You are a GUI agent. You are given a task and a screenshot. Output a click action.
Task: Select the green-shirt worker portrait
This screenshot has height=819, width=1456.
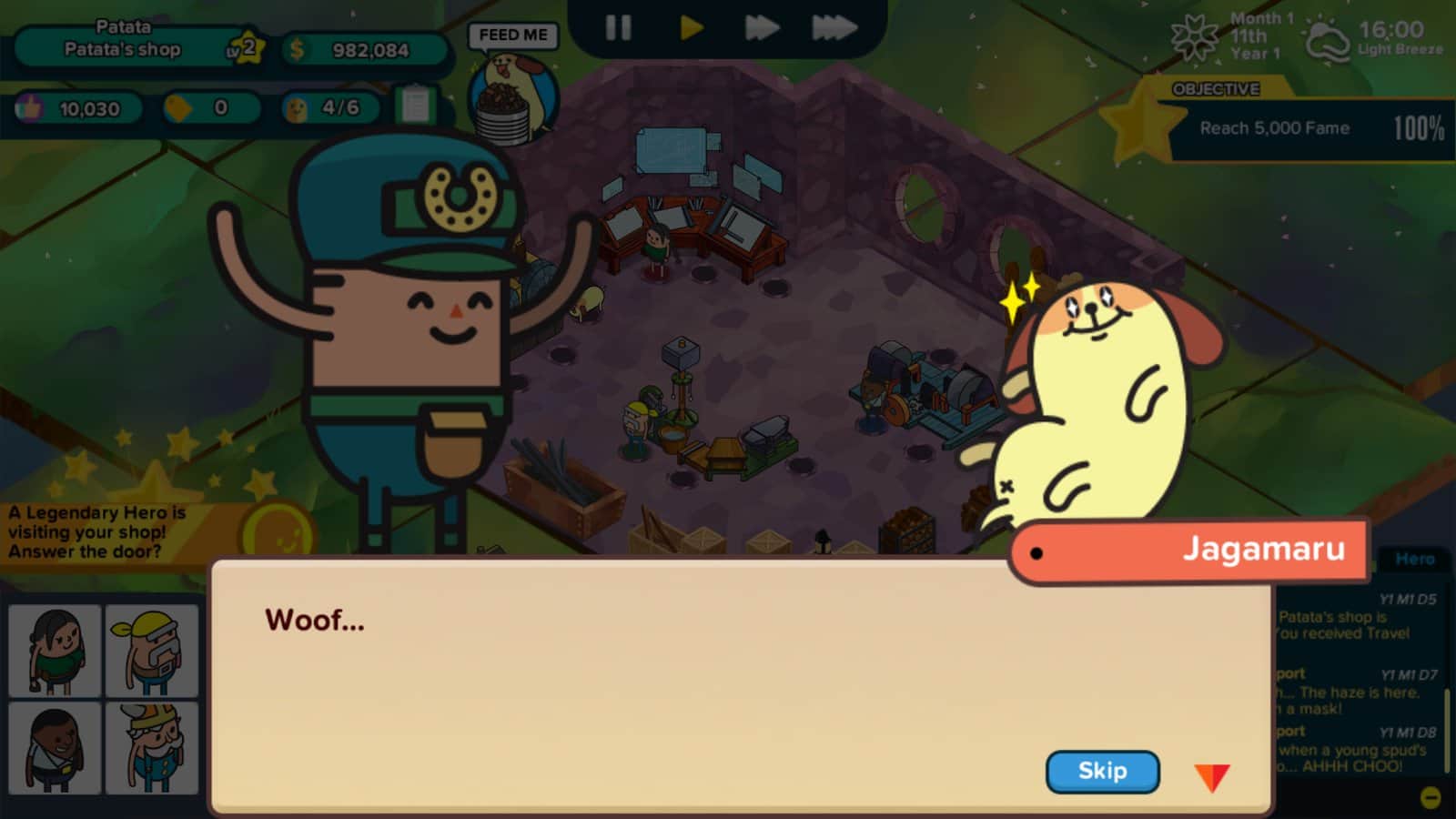point(55,651)
